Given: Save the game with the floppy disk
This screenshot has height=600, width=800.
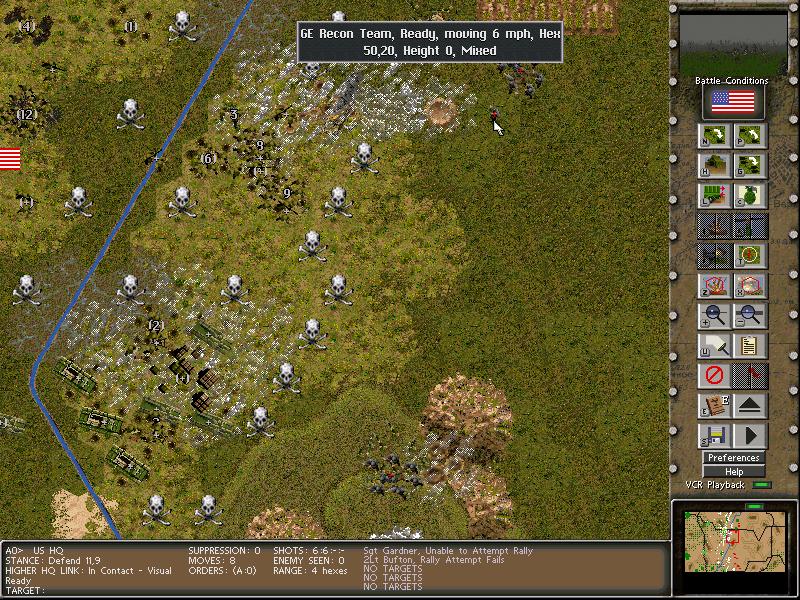Looking at the screenshot, I should pos(715,436).
